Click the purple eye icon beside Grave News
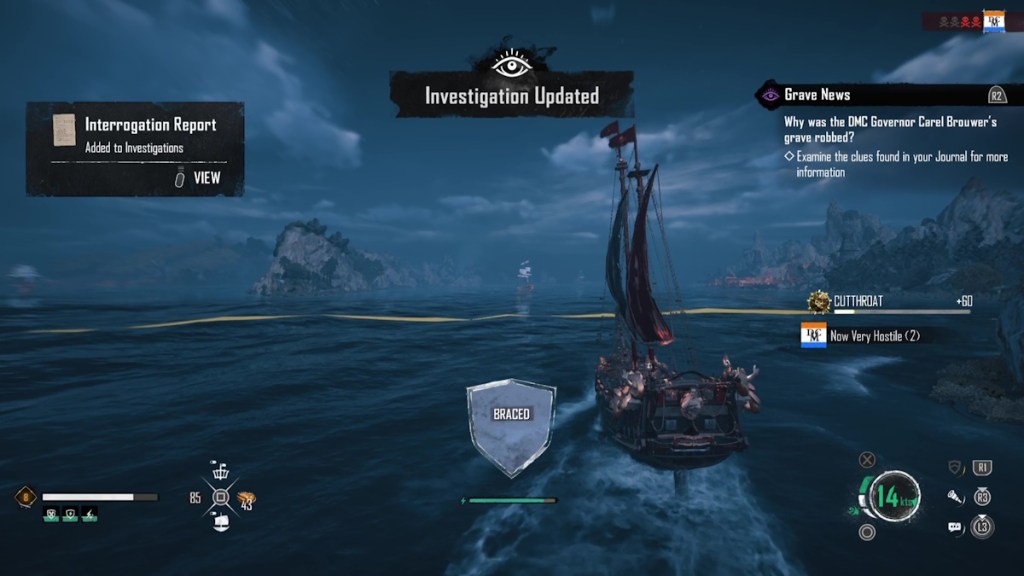Screen dimensions: 1024x576 pyautogui.click(x=769, y=95)
